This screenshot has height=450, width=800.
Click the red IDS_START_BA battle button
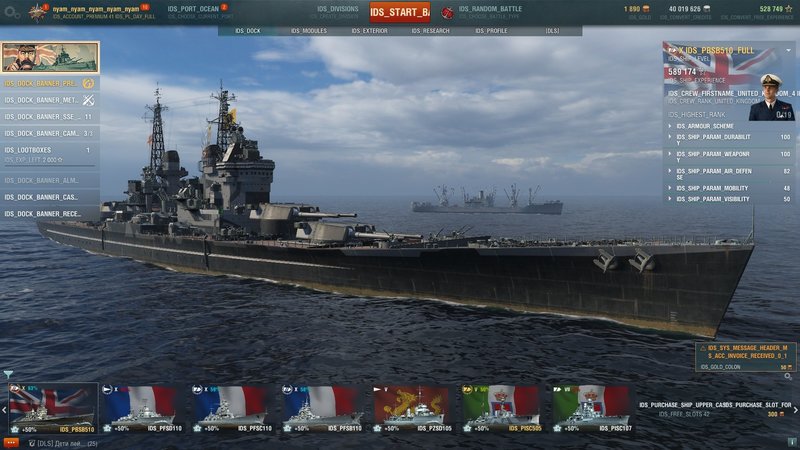pos(400,13)
